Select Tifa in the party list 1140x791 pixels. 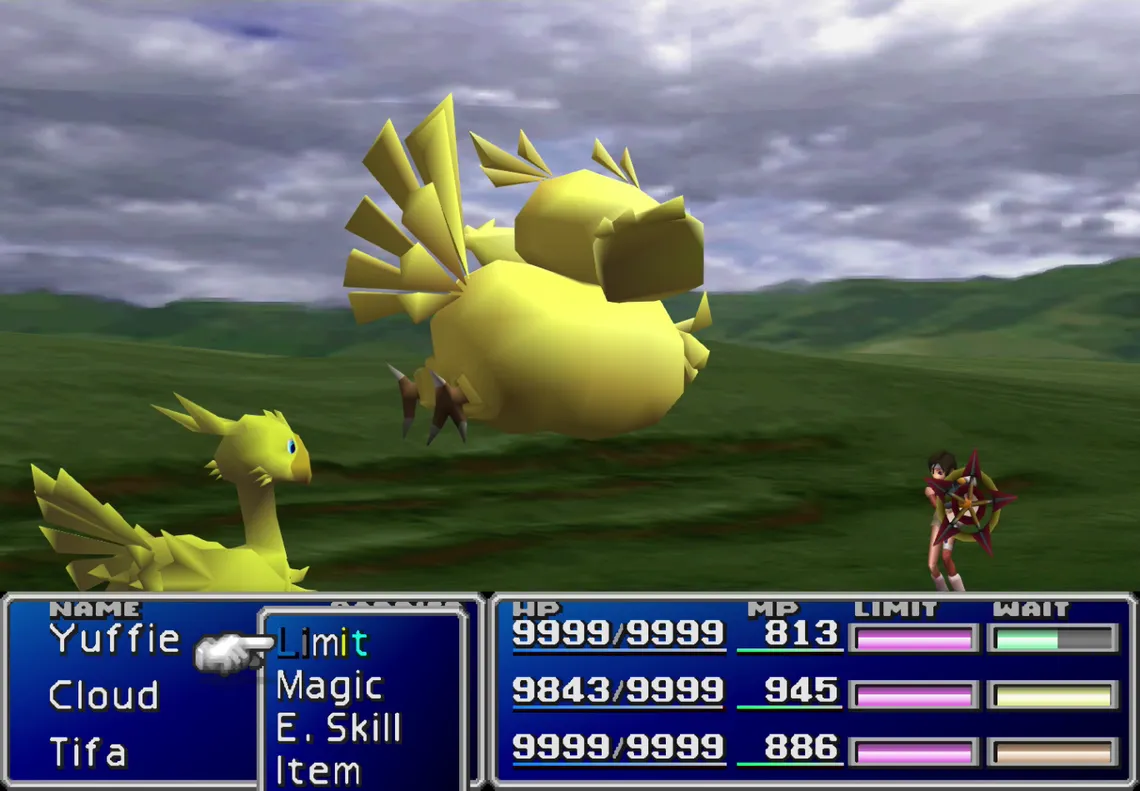click(x=87, y=752)
